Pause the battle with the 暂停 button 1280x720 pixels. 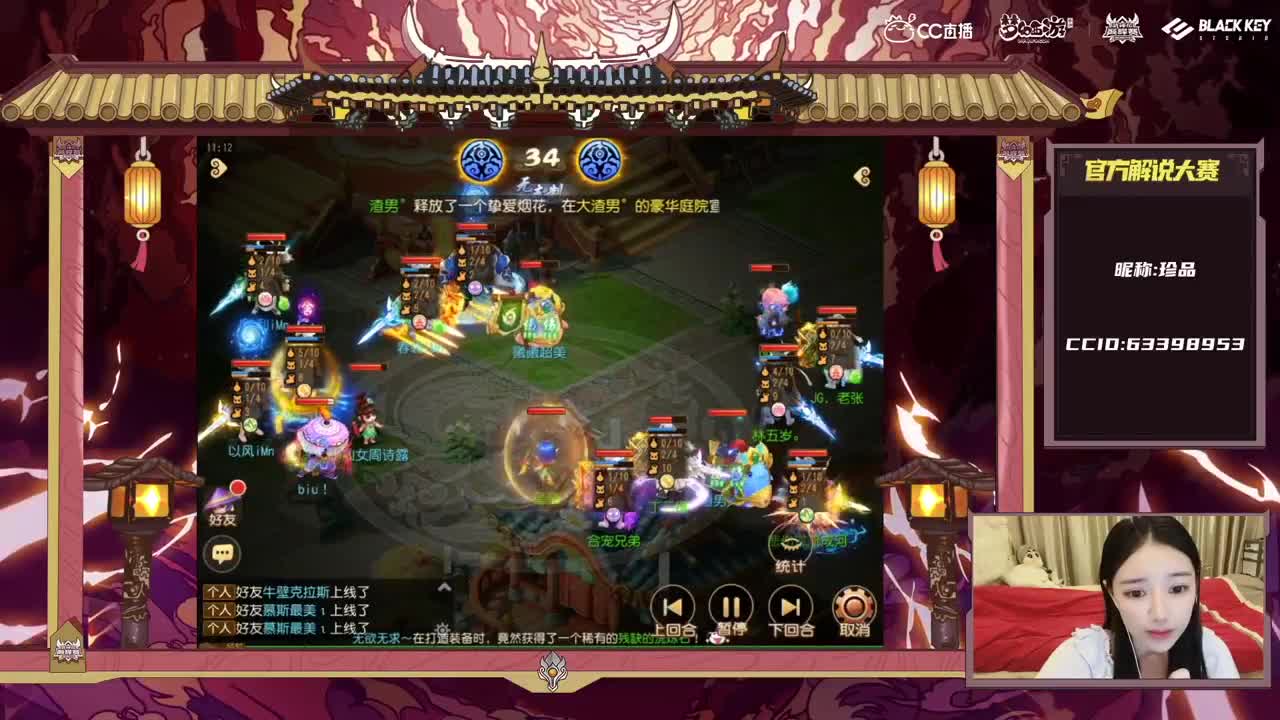[x=731, y=606]
